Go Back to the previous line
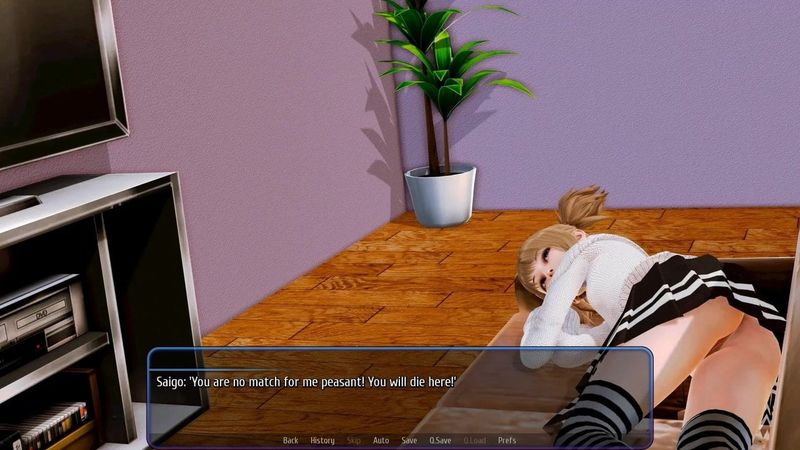Screen dimensions: 800x450 290,440
